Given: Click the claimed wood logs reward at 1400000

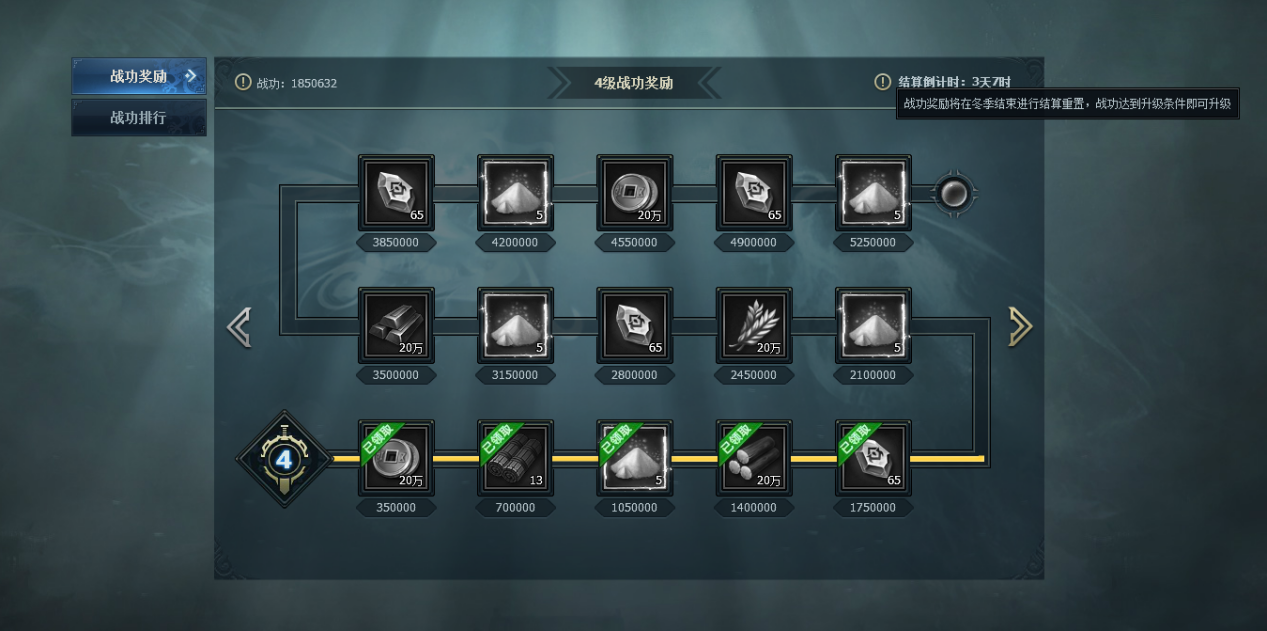Looking at the screenshot, I should 753,458.
